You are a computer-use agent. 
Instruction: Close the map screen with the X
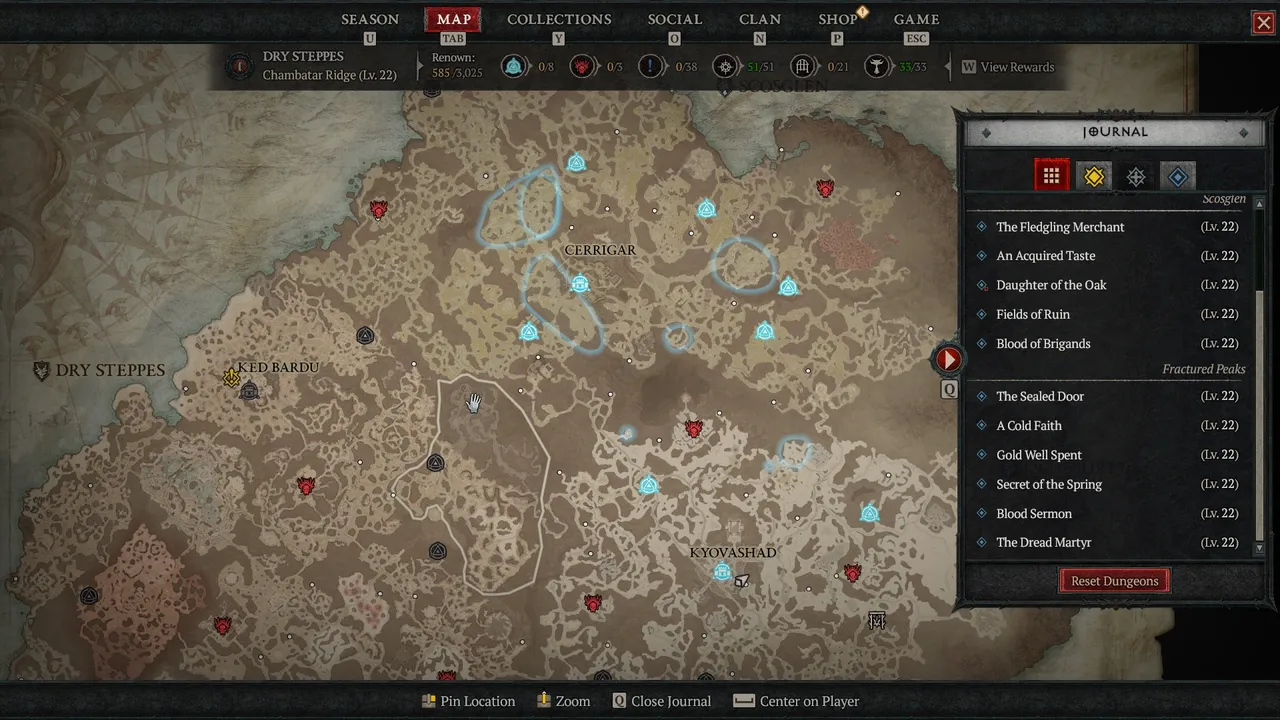(x=1264, y=23)
